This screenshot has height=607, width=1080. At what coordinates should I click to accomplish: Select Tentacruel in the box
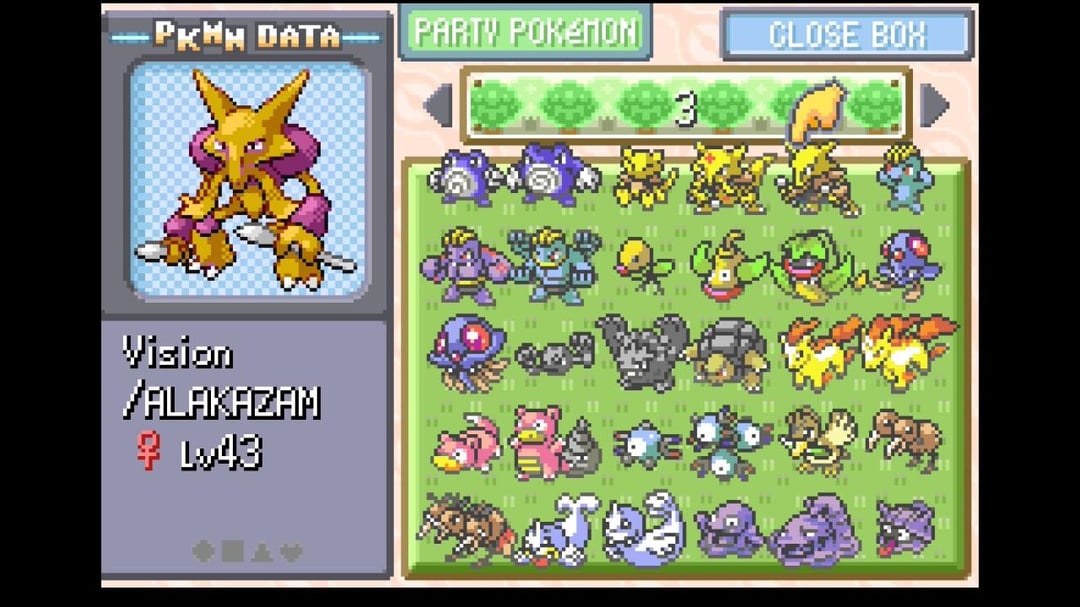(466, 352)
